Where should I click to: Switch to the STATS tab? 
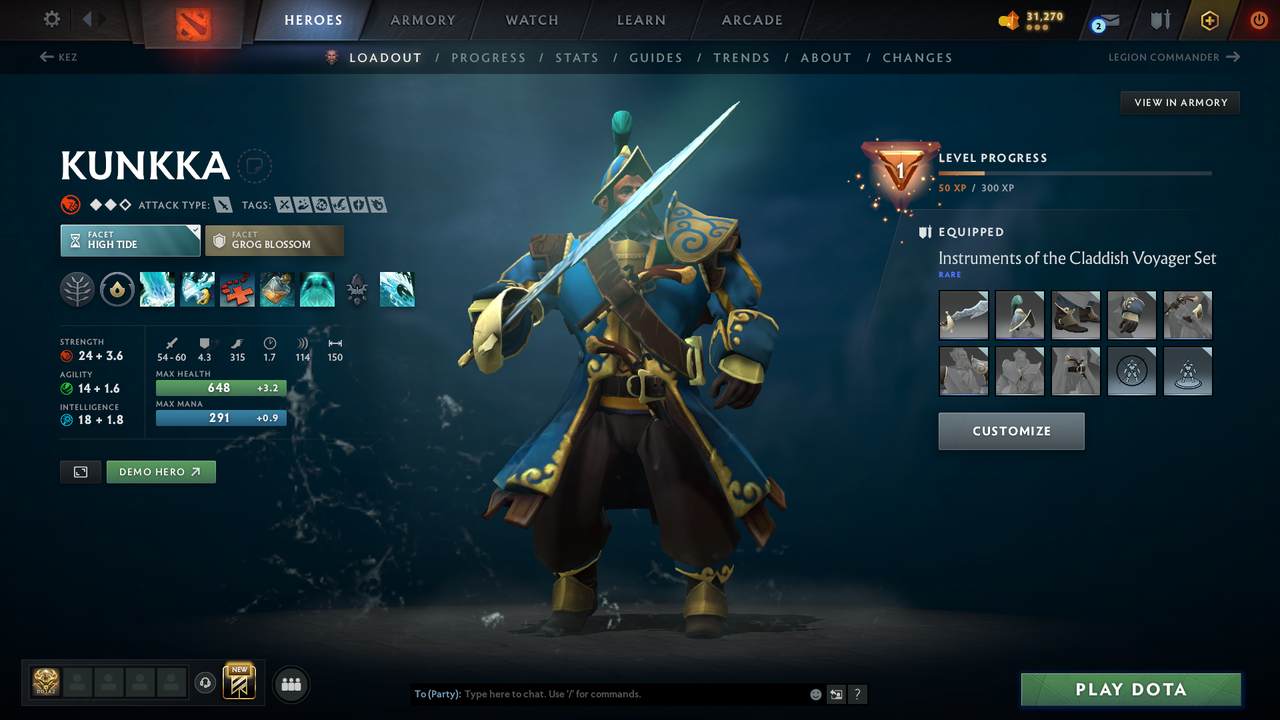point(577,57)
